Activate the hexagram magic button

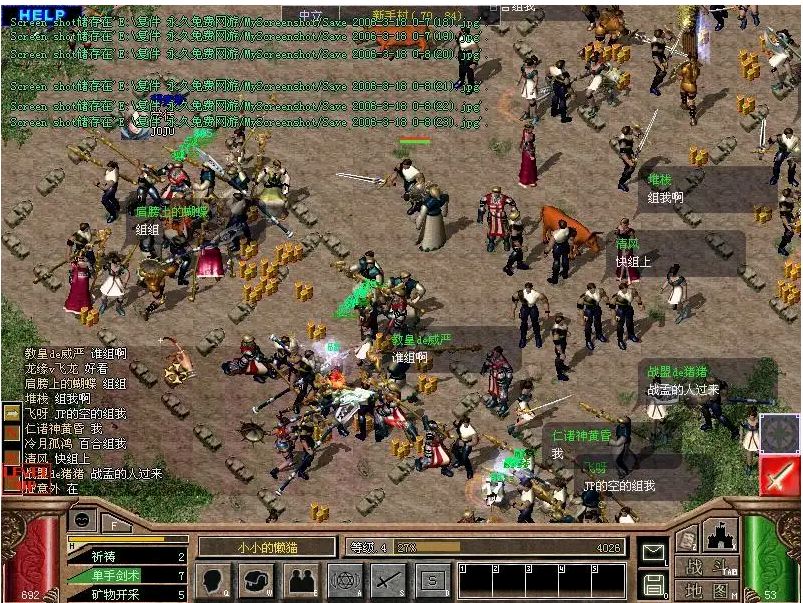pyautogui.click(x=345, y=579)
